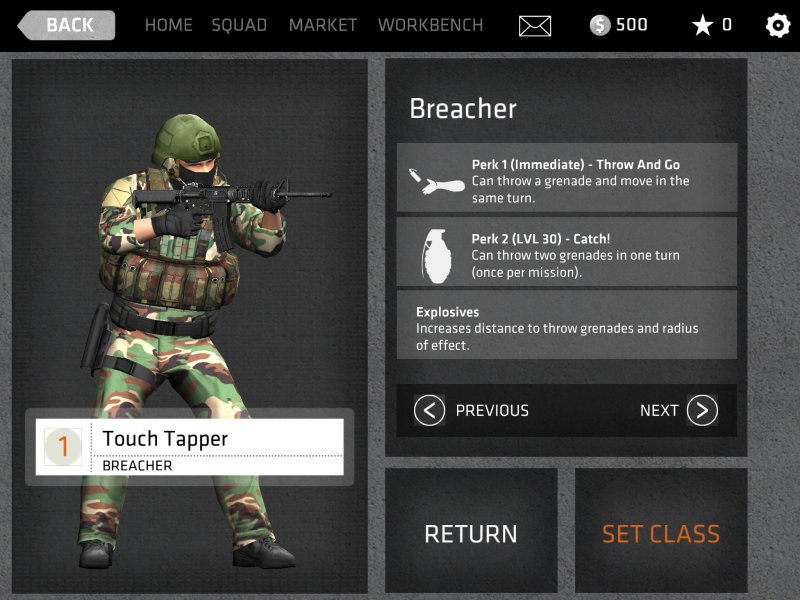The width and height of the screenshot is (800, 600).
Task: Select the Explosives skill row
Action: [x=567, y=325]
